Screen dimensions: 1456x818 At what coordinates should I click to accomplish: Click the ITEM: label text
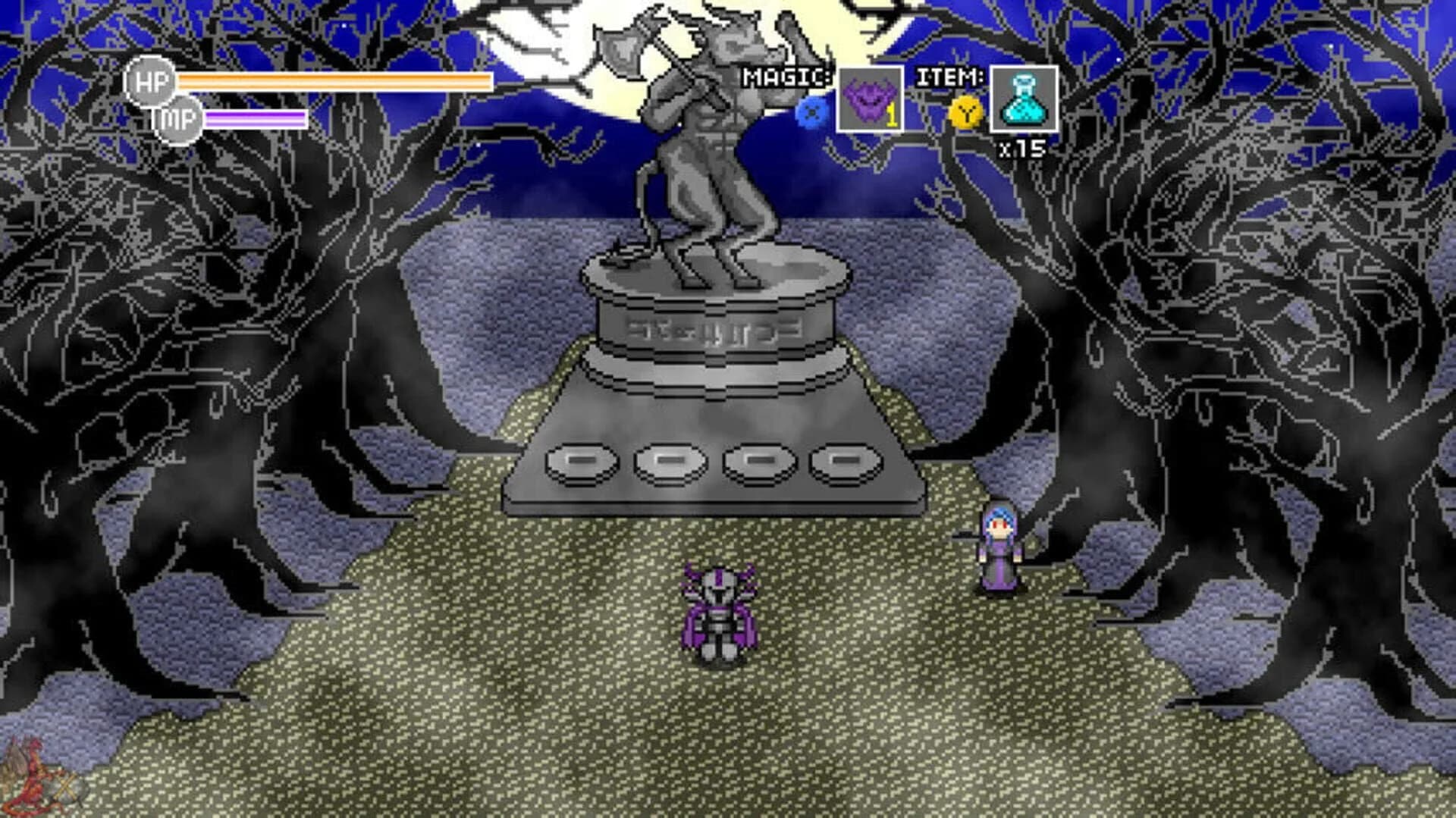click(950, 76)
